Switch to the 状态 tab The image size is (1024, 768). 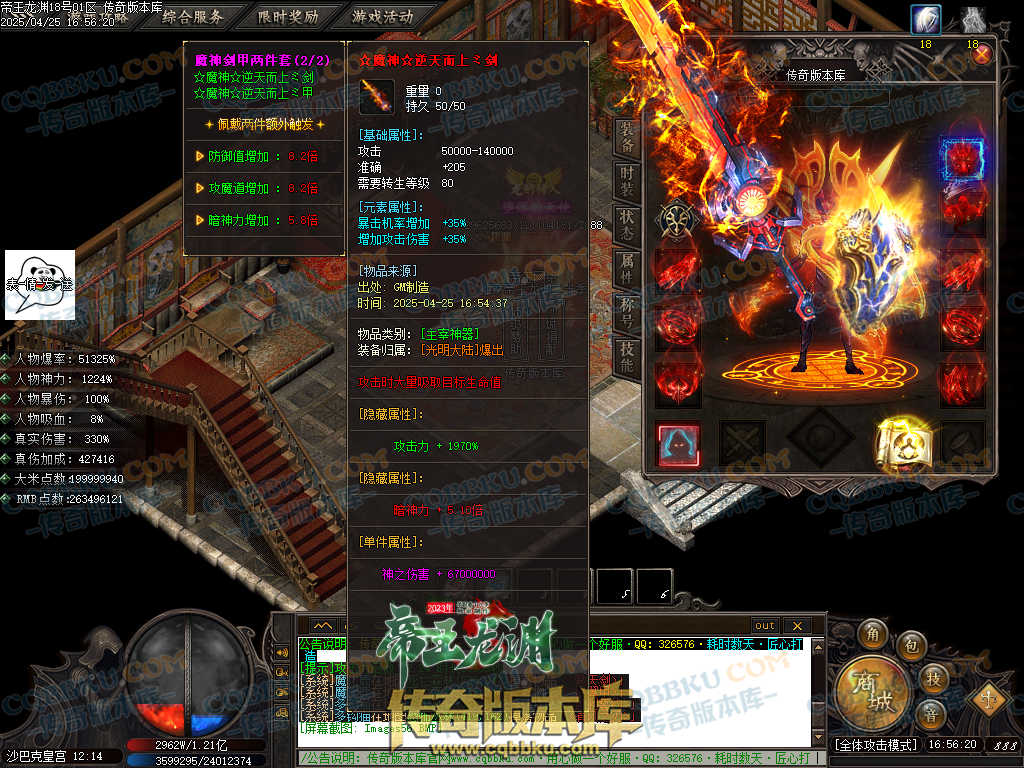pyautogui.click(x=627, y=222)
